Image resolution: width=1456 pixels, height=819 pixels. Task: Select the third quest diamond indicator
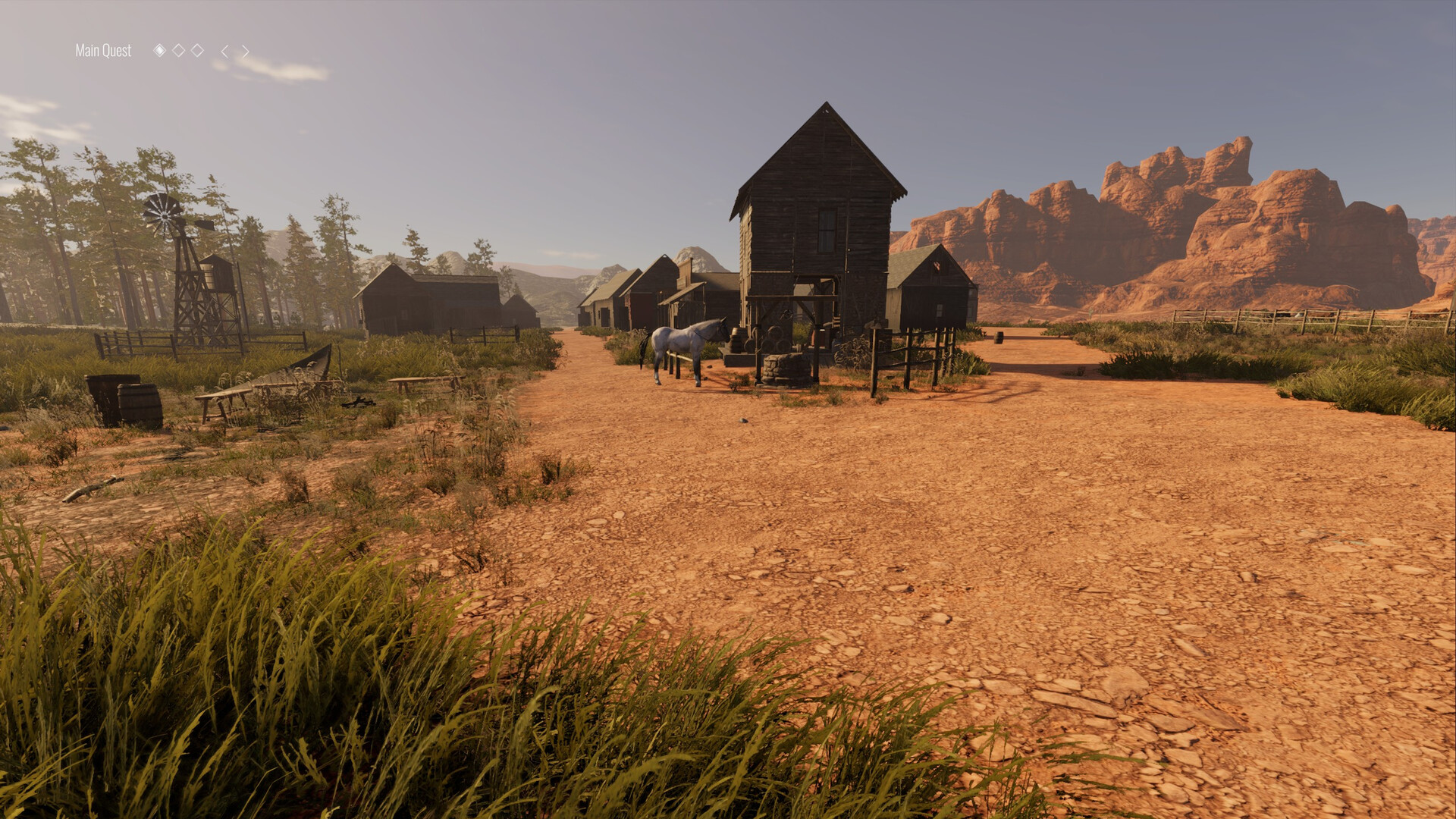point(198,51)
